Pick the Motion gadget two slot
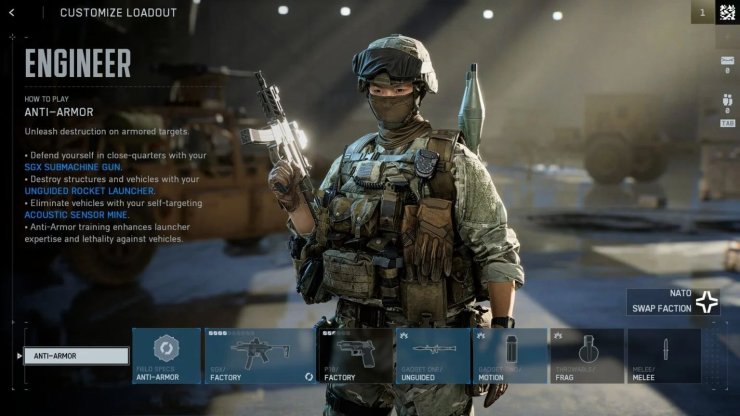The image size is (740, 416). tap(509, 355)
